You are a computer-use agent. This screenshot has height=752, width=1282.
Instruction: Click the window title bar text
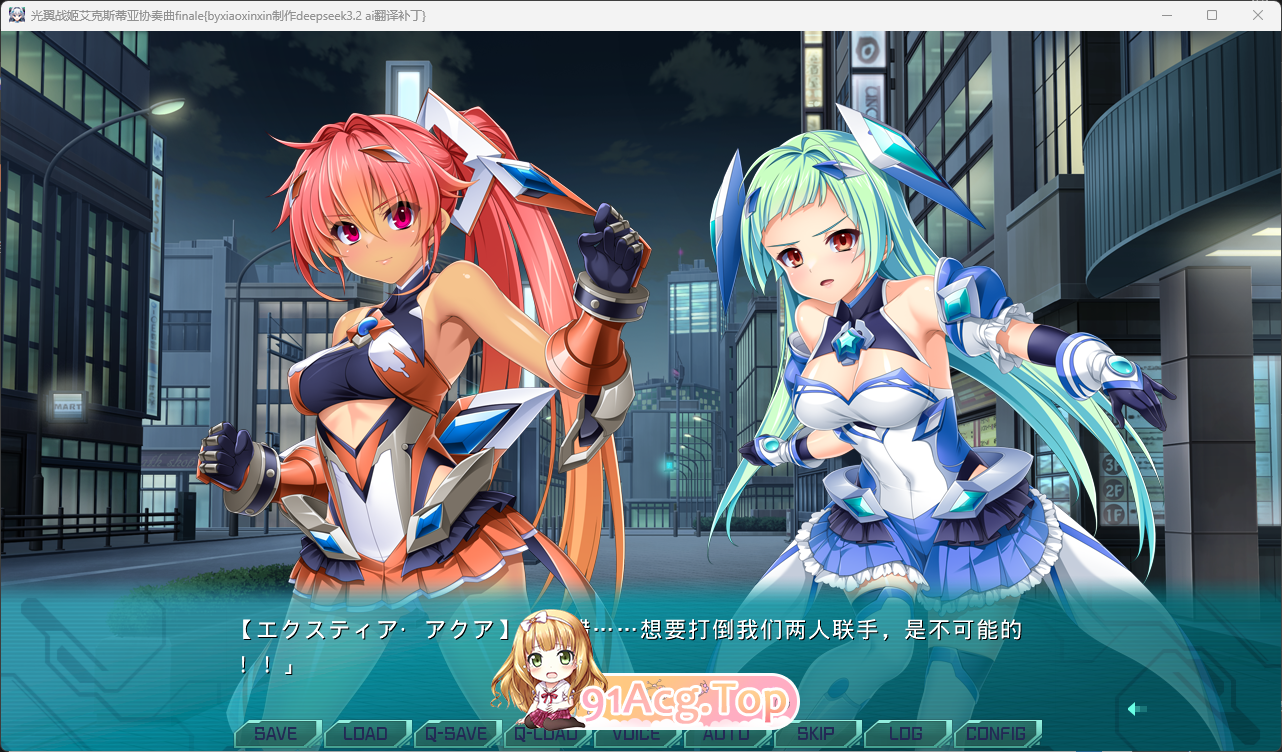230,15
